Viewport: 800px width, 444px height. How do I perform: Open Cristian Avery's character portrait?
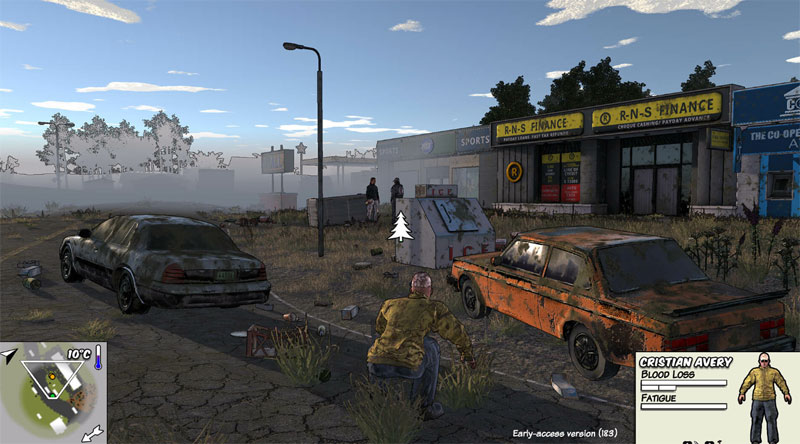pyautogui.click(x=763, y=397)
